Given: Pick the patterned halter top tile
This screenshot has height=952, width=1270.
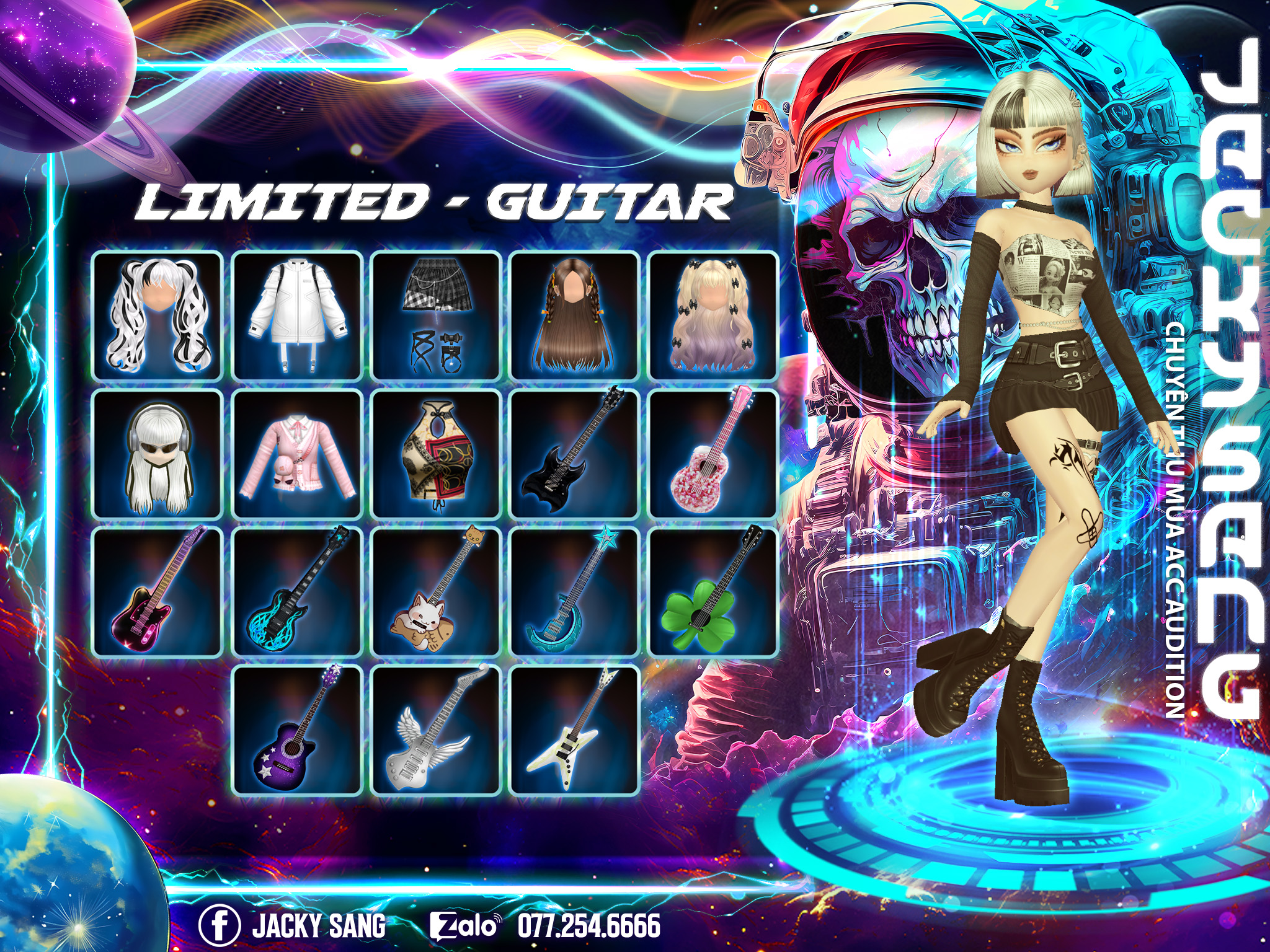Looking at the screenshot, I should 436,454.
